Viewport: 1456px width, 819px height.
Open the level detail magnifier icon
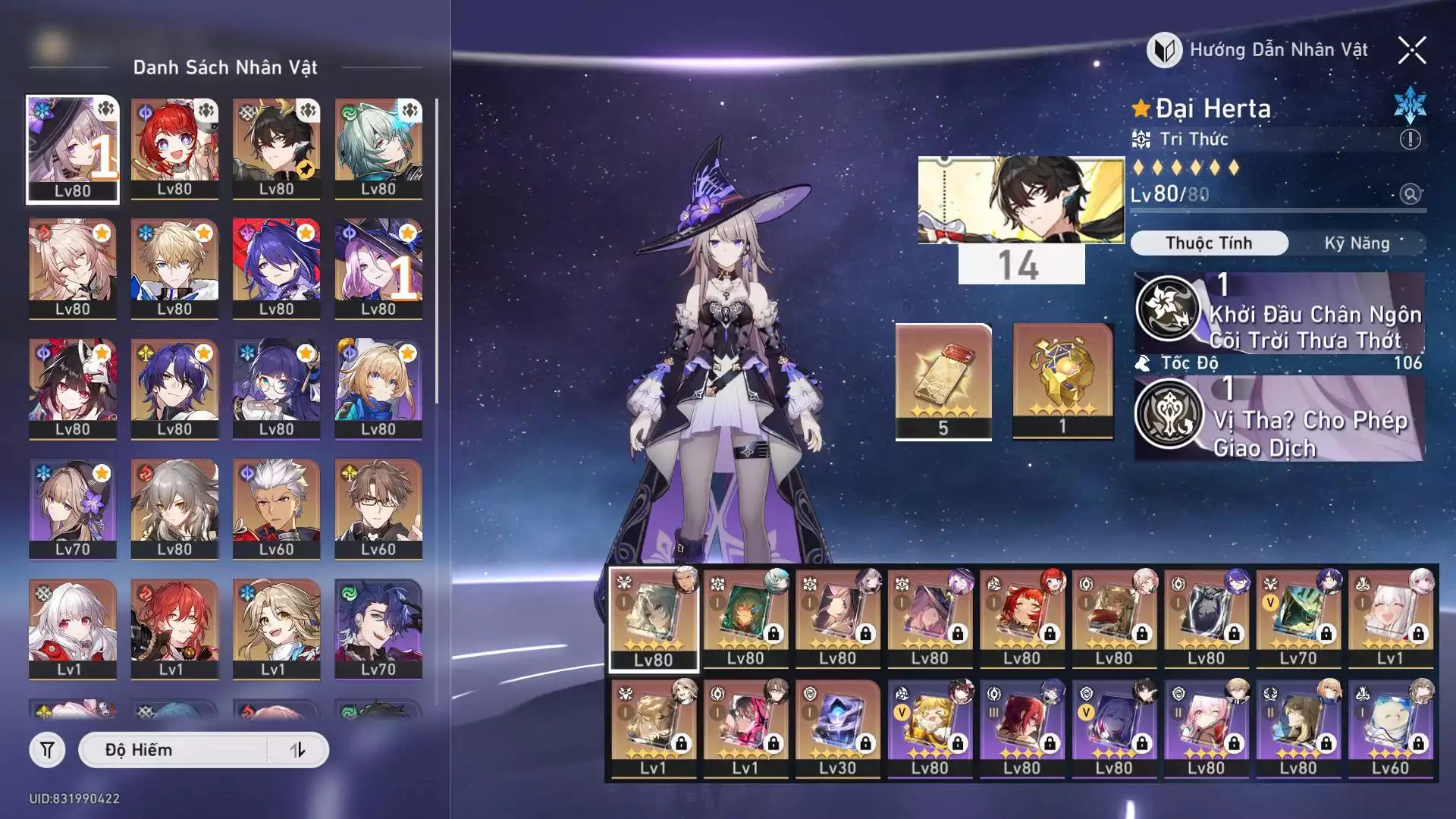pos(1410,195)
